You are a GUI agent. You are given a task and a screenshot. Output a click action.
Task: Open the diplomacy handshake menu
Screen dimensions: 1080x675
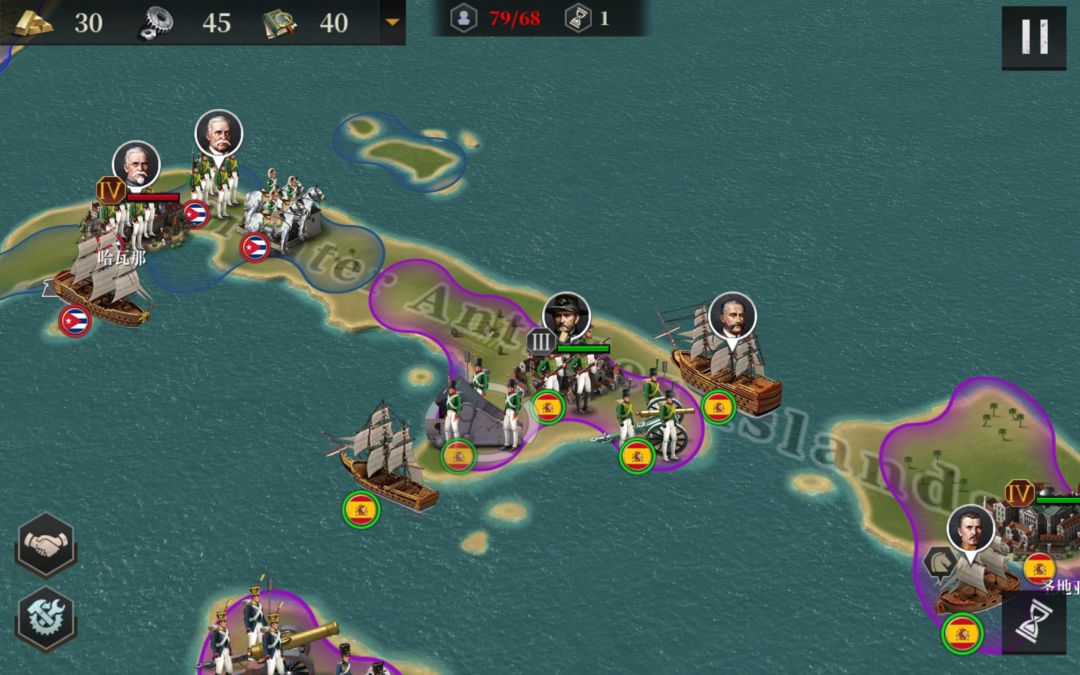pos(46,546)
